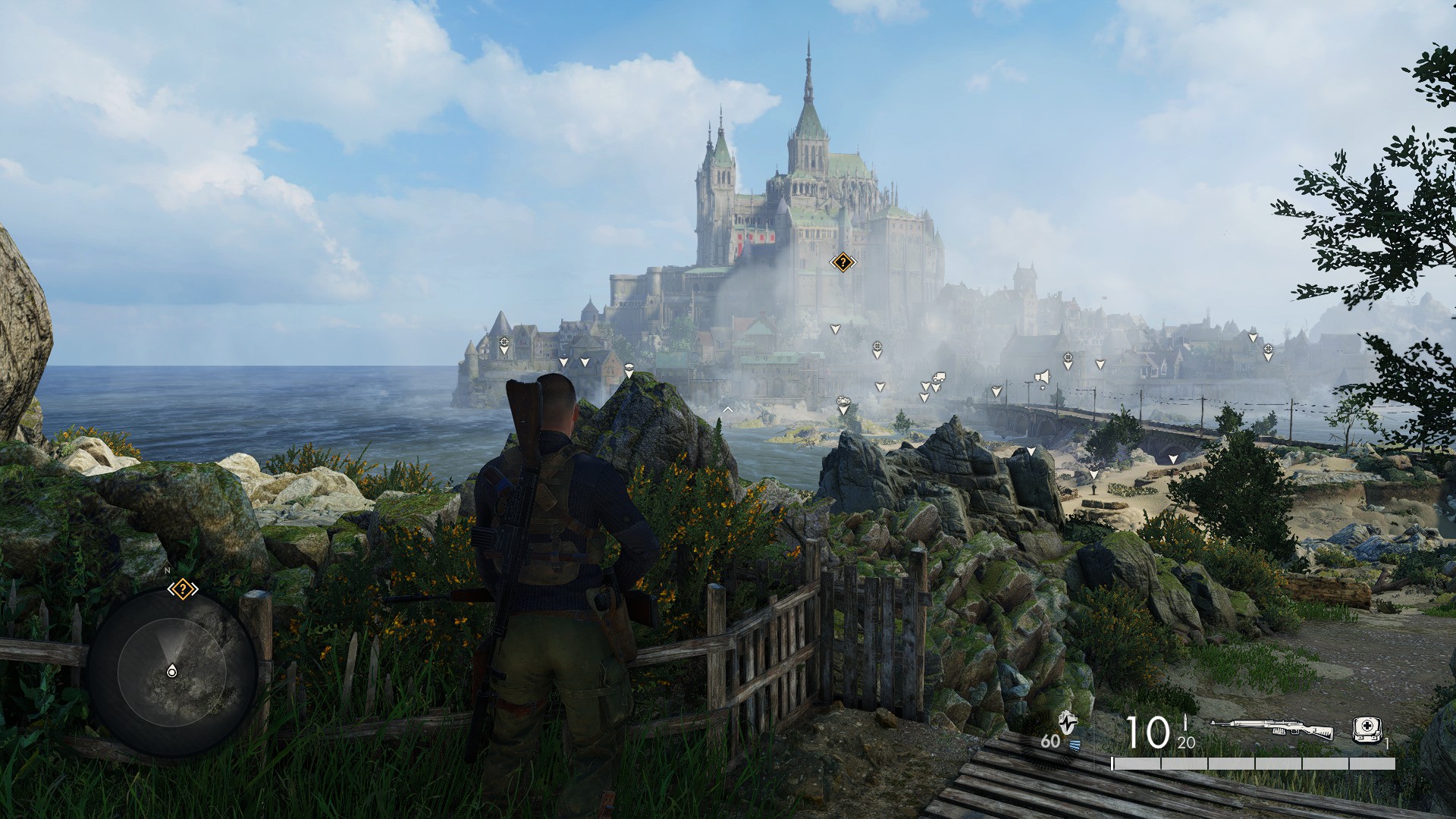Use the medkit item icon
Screen dimensions: 1456x819
click(1367, 729)
